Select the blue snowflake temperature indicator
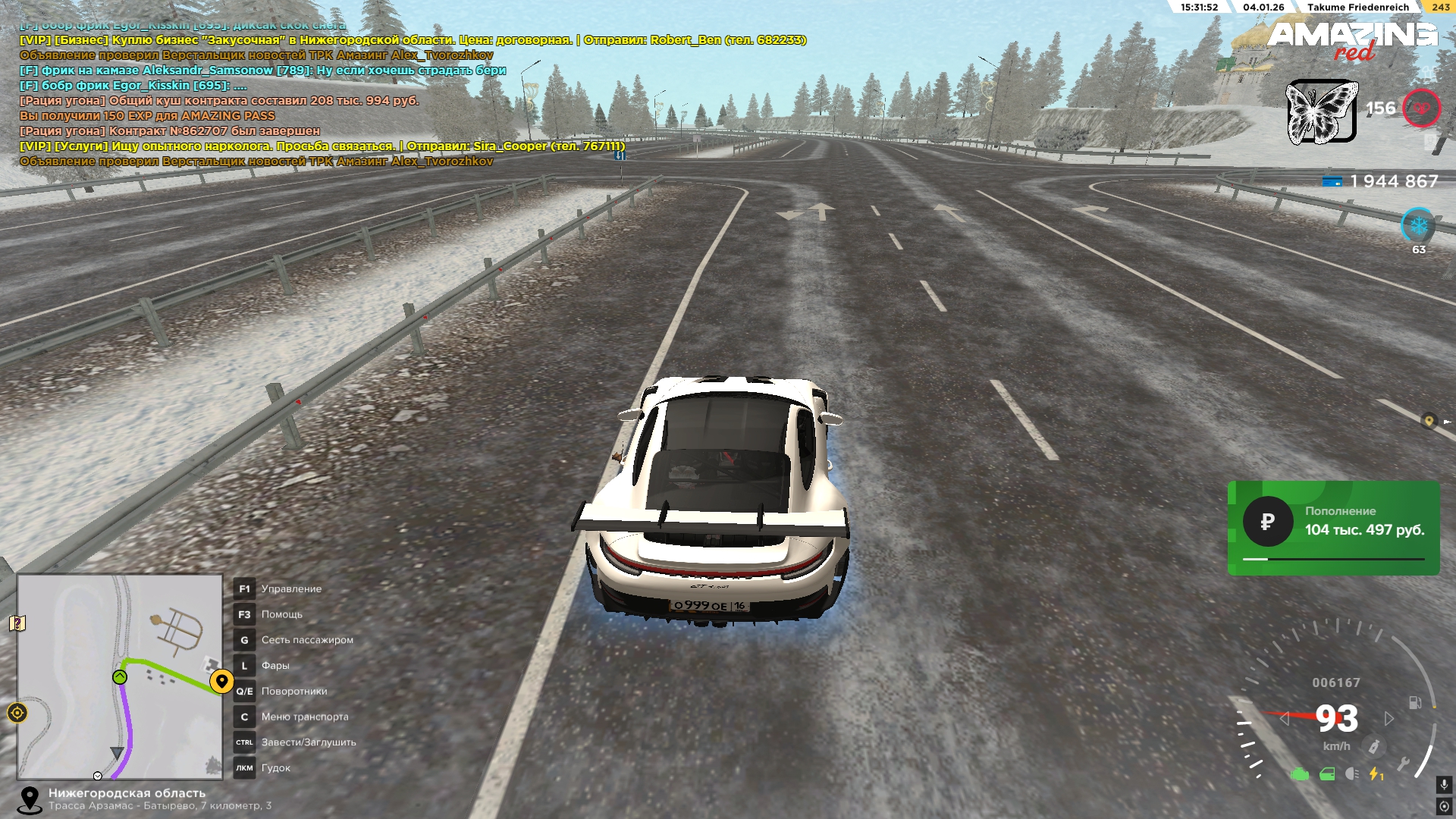This screenshot has width=1456, height=819. click(x=1418, y=225)
